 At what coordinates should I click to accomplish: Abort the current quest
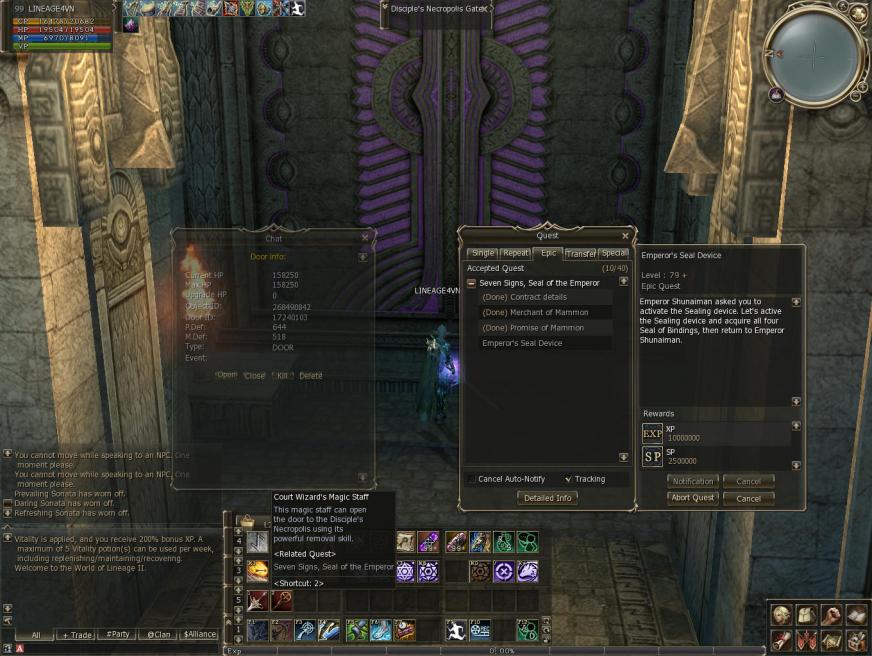pos(692,498)
